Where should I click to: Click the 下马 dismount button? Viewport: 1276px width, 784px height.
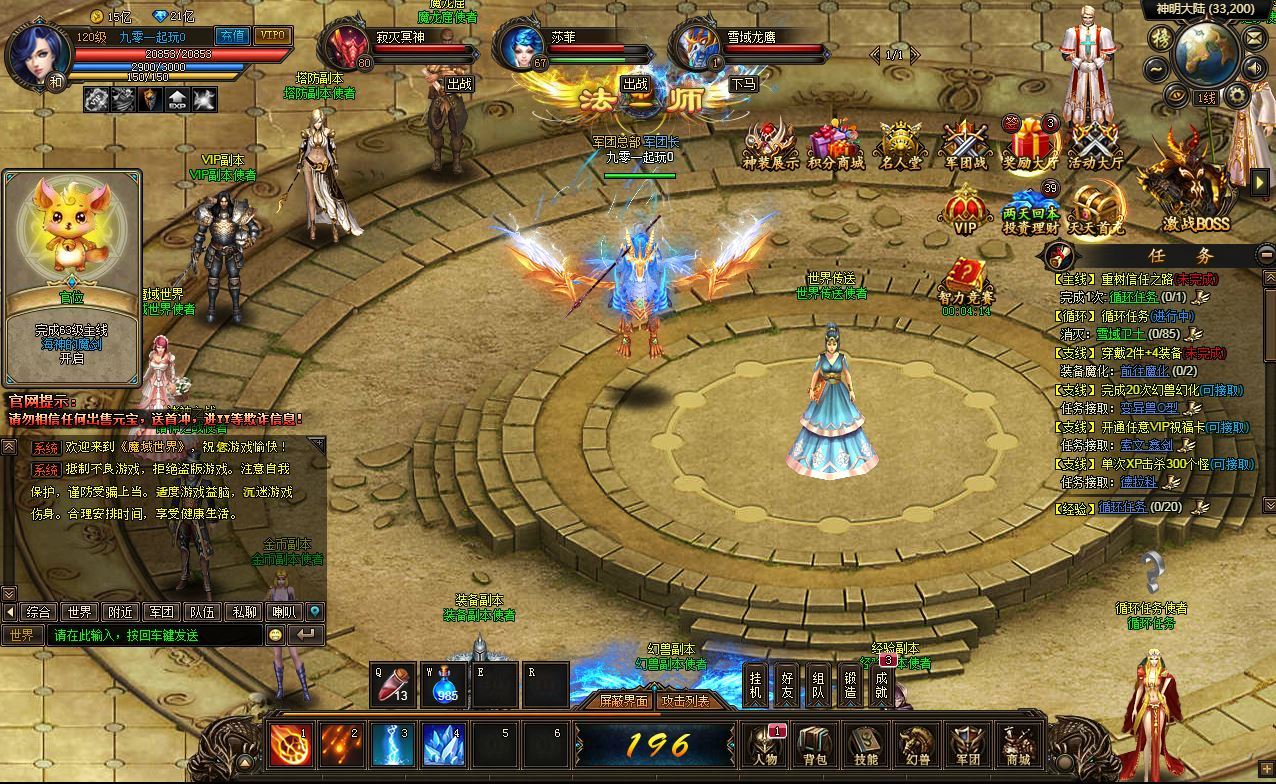[742, 84]
